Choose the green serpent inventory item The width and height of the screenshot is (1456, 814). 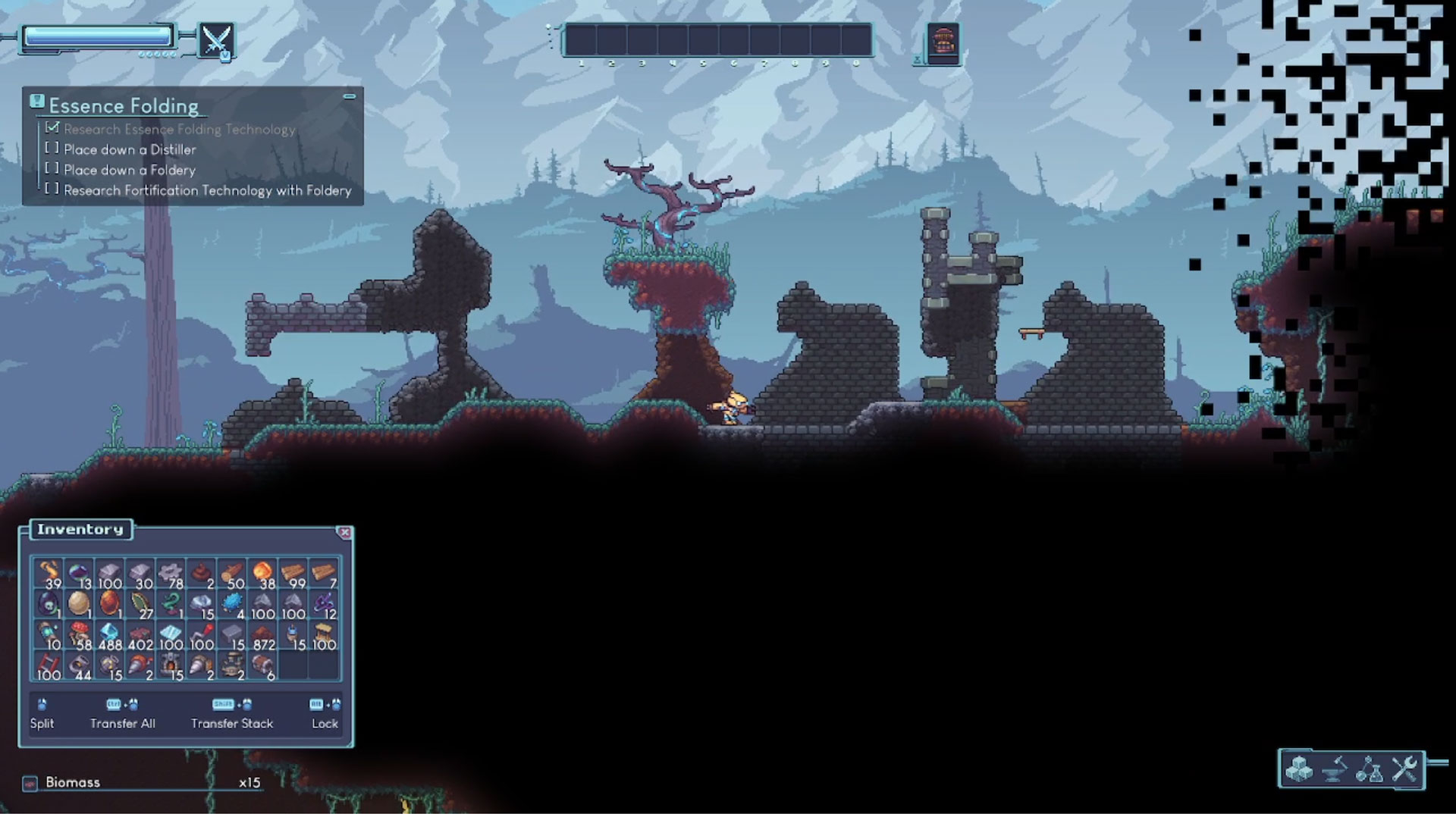171,604
